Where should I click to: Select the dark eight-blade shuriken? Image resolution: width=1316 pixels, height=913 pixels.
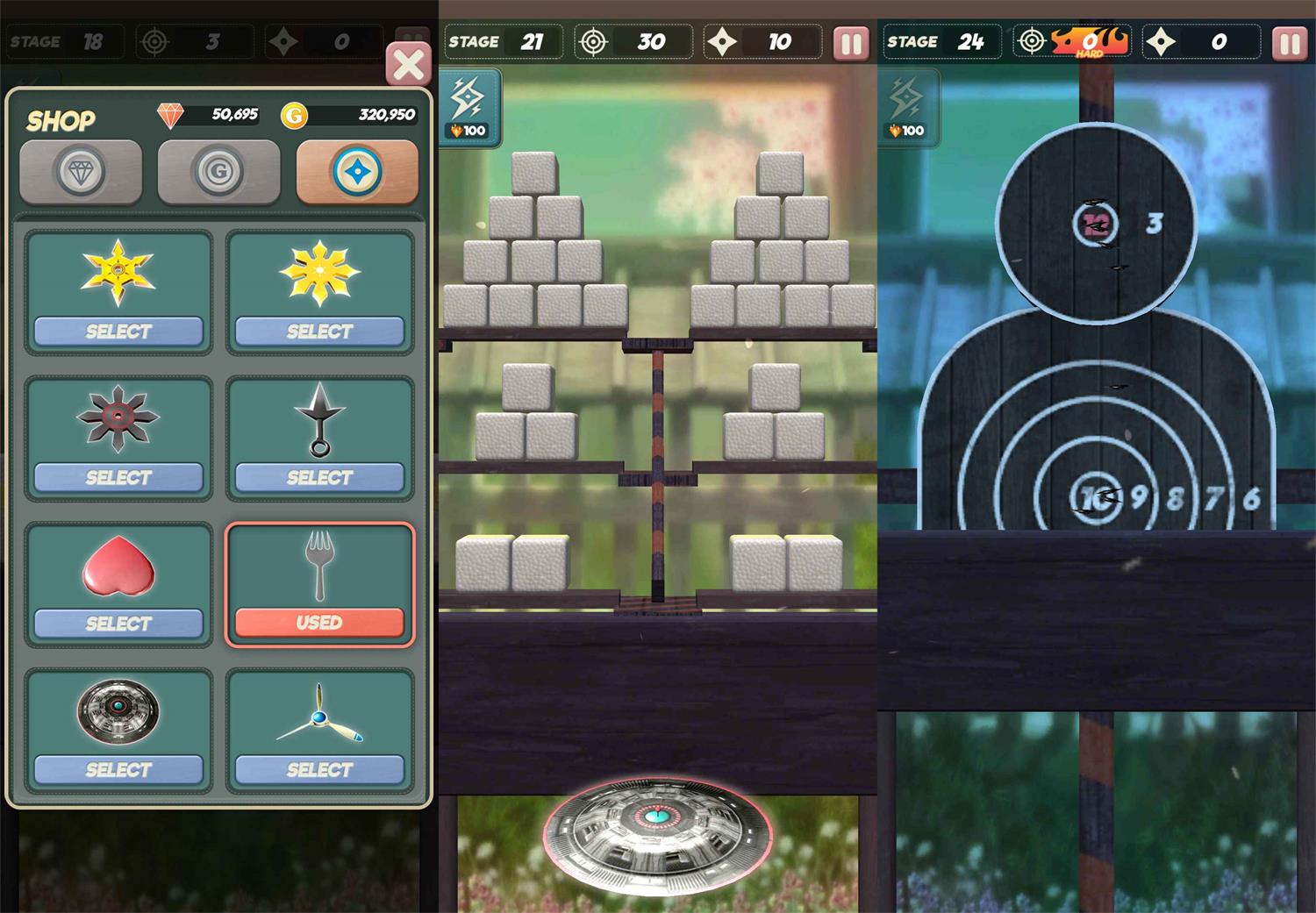click(118, 477)
